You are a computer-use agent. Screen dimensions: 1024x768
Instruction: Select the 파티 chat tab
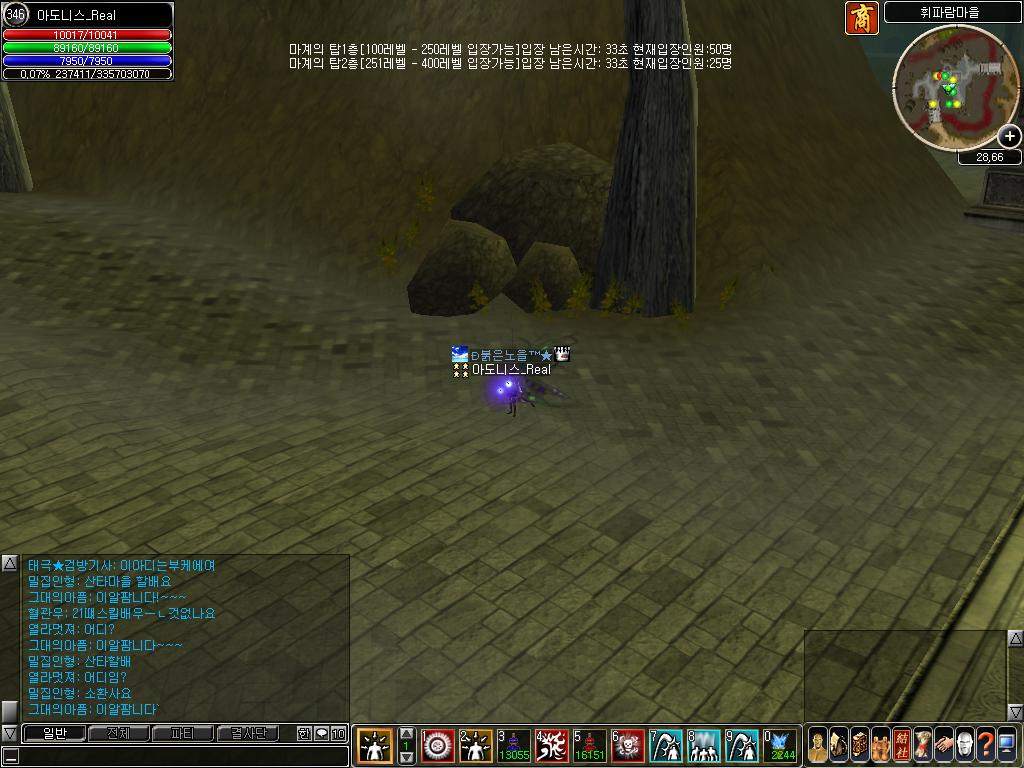coord(182,733)
